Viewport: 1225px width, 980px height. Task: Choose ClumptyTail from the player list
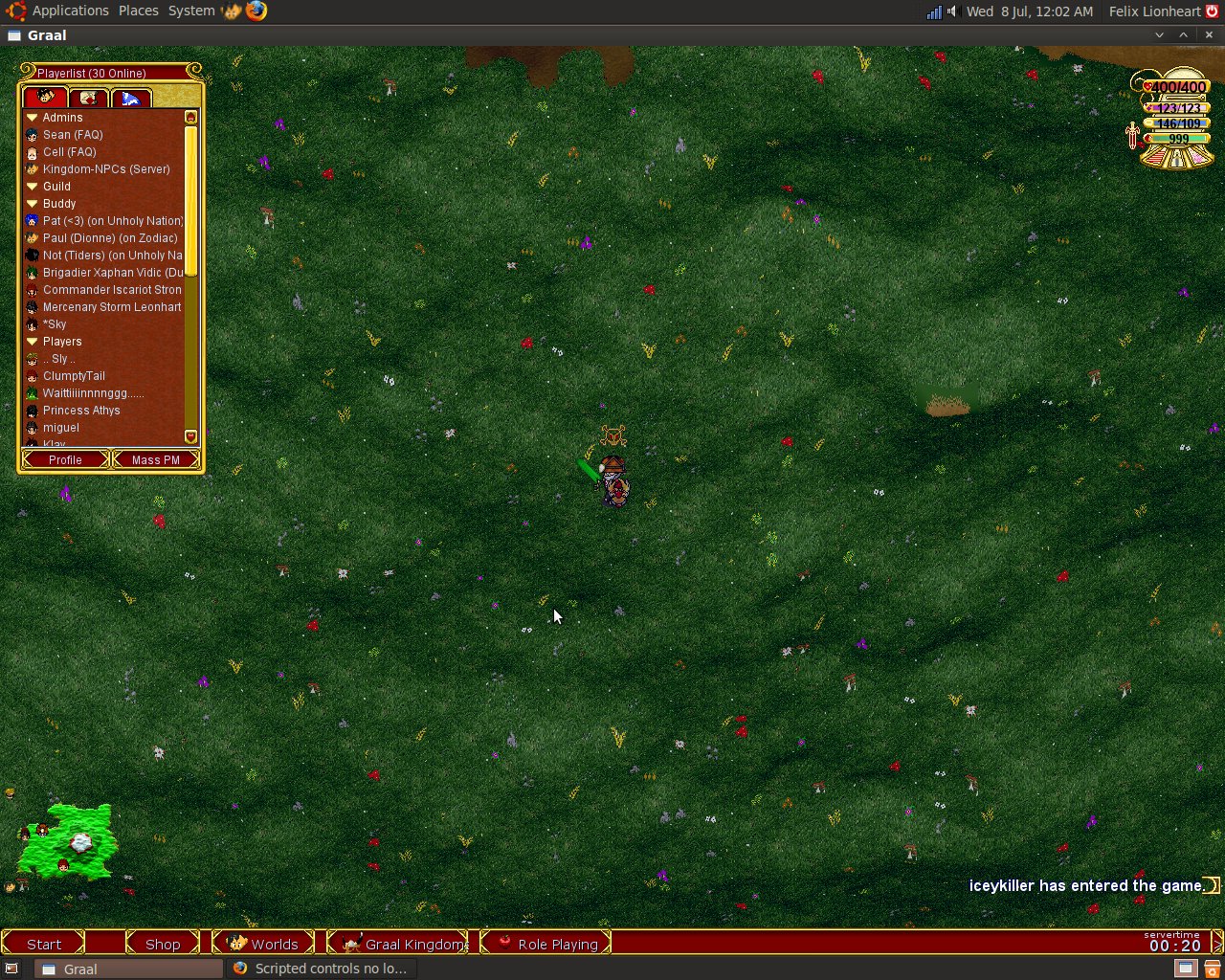pos(74,376)
